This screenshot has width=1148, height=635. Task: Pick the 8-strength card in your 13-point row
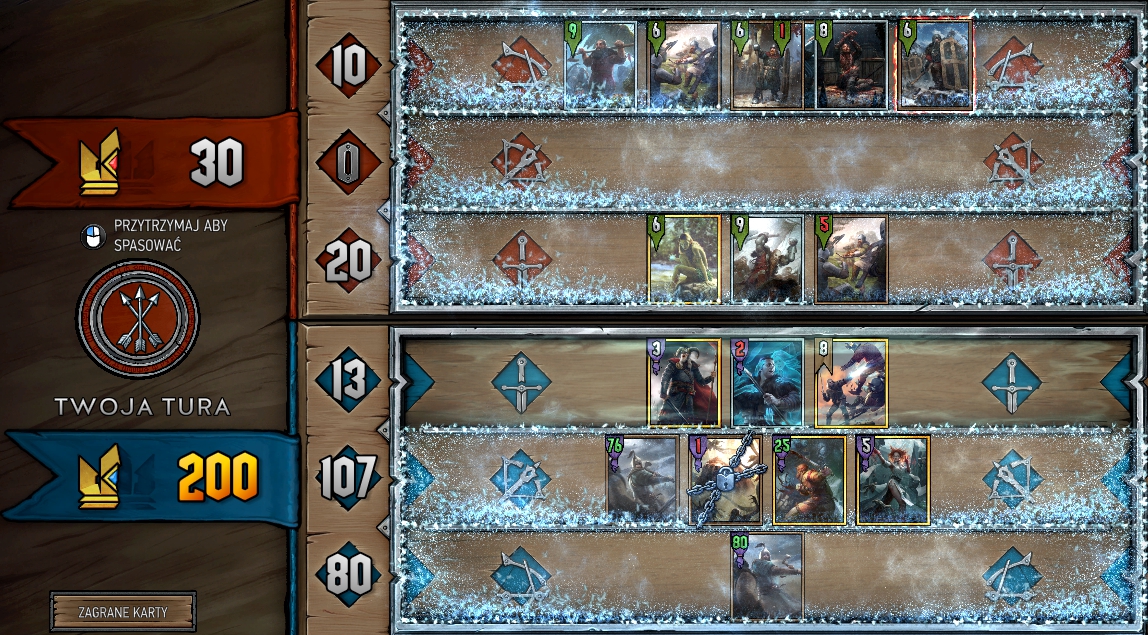click(x=851, y=383)
